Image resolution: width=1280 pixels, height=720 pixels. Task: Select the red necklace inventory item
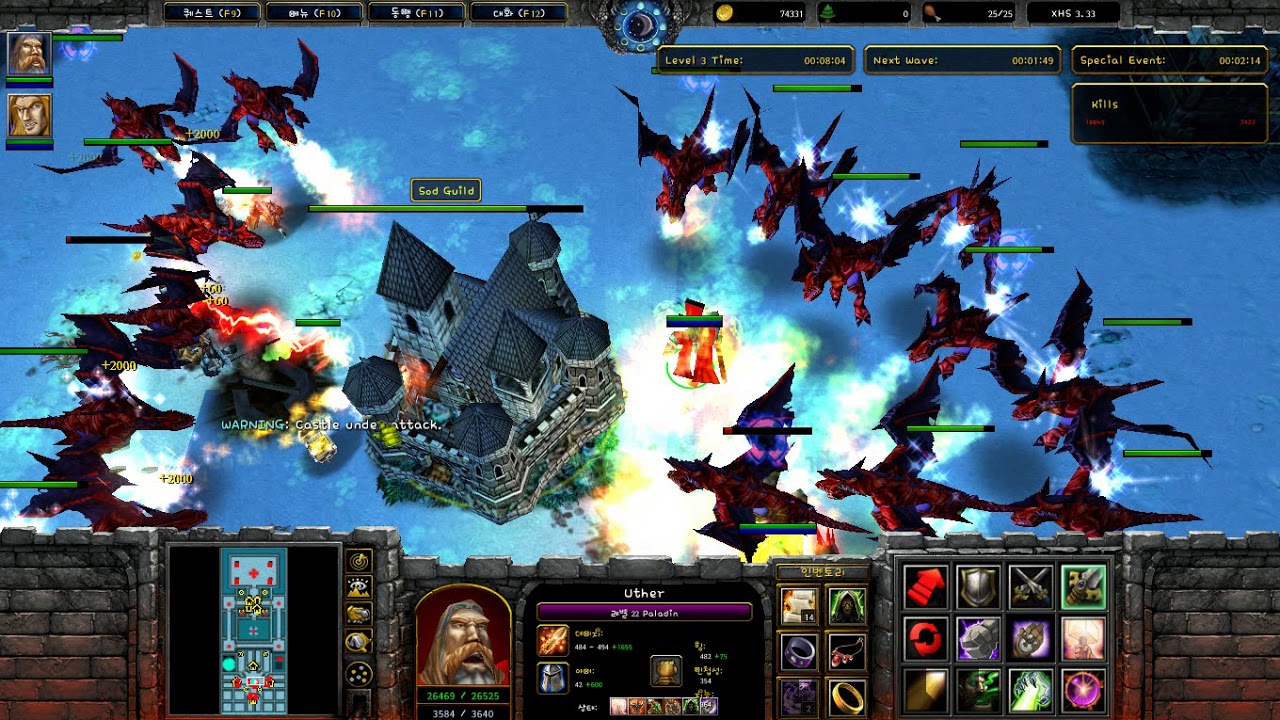click(x=846, y=651)
